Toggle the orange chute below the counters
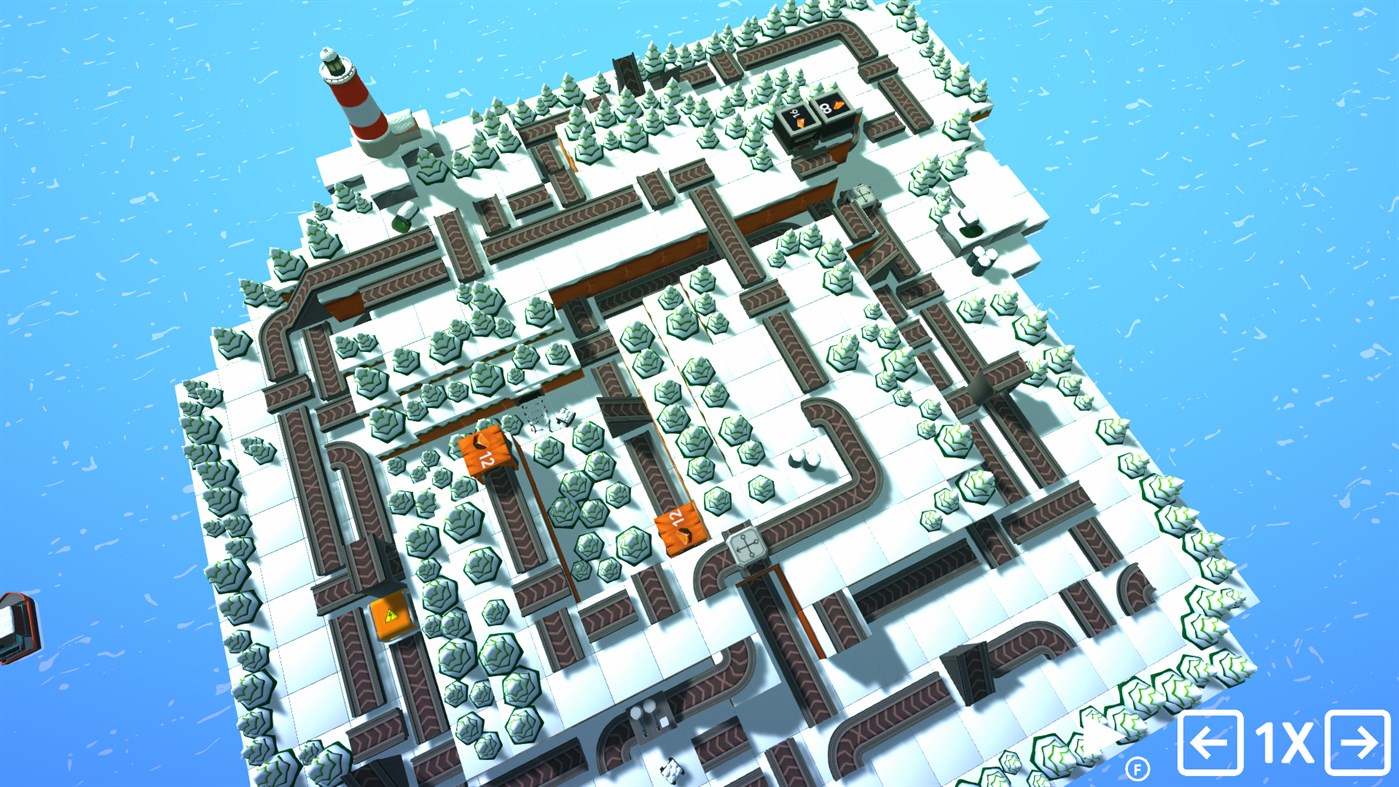Screen dimensions: 1399x787 tap(838, 153)
